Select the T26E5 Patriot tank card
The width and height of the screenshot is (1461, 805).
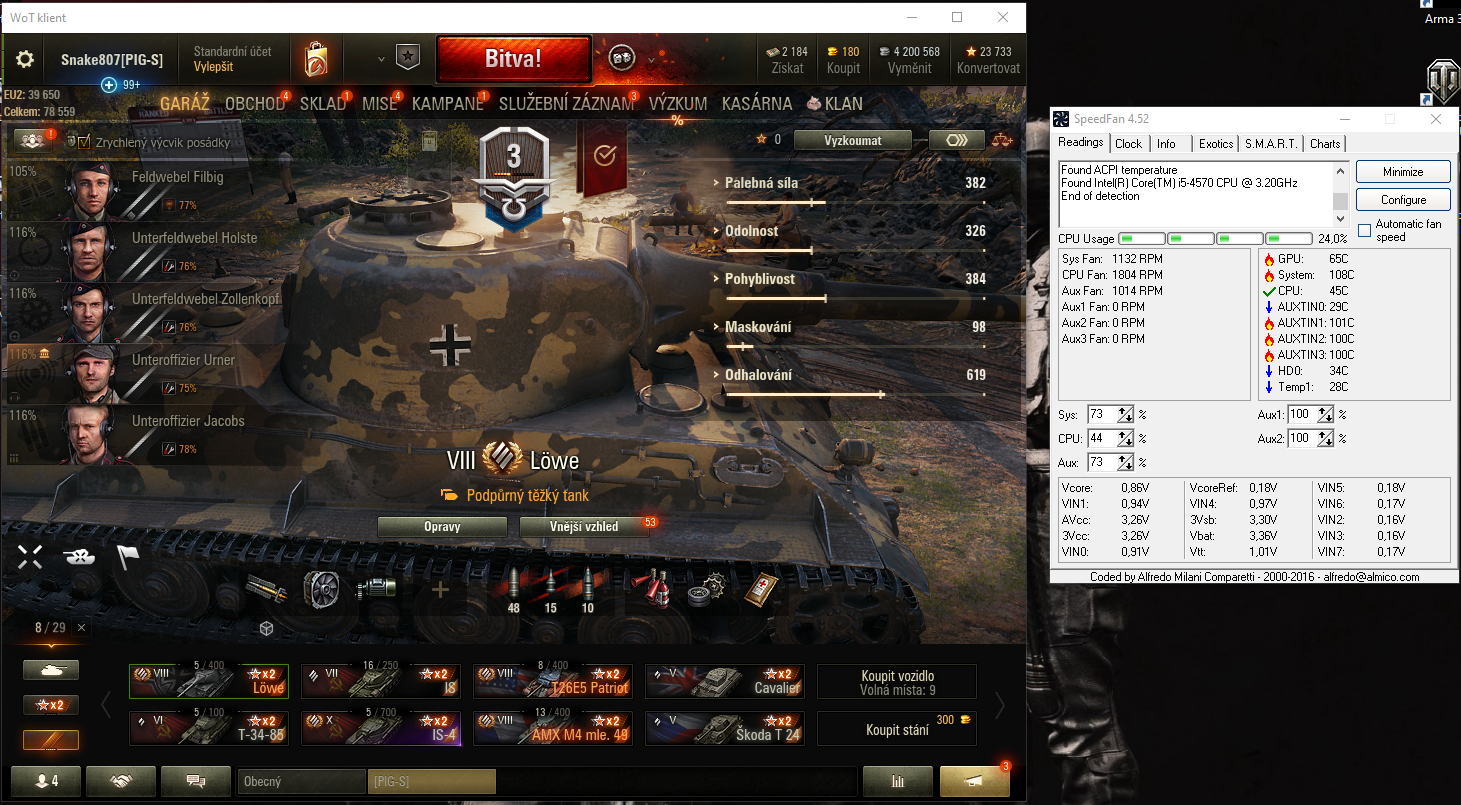(x=553, y=681)
